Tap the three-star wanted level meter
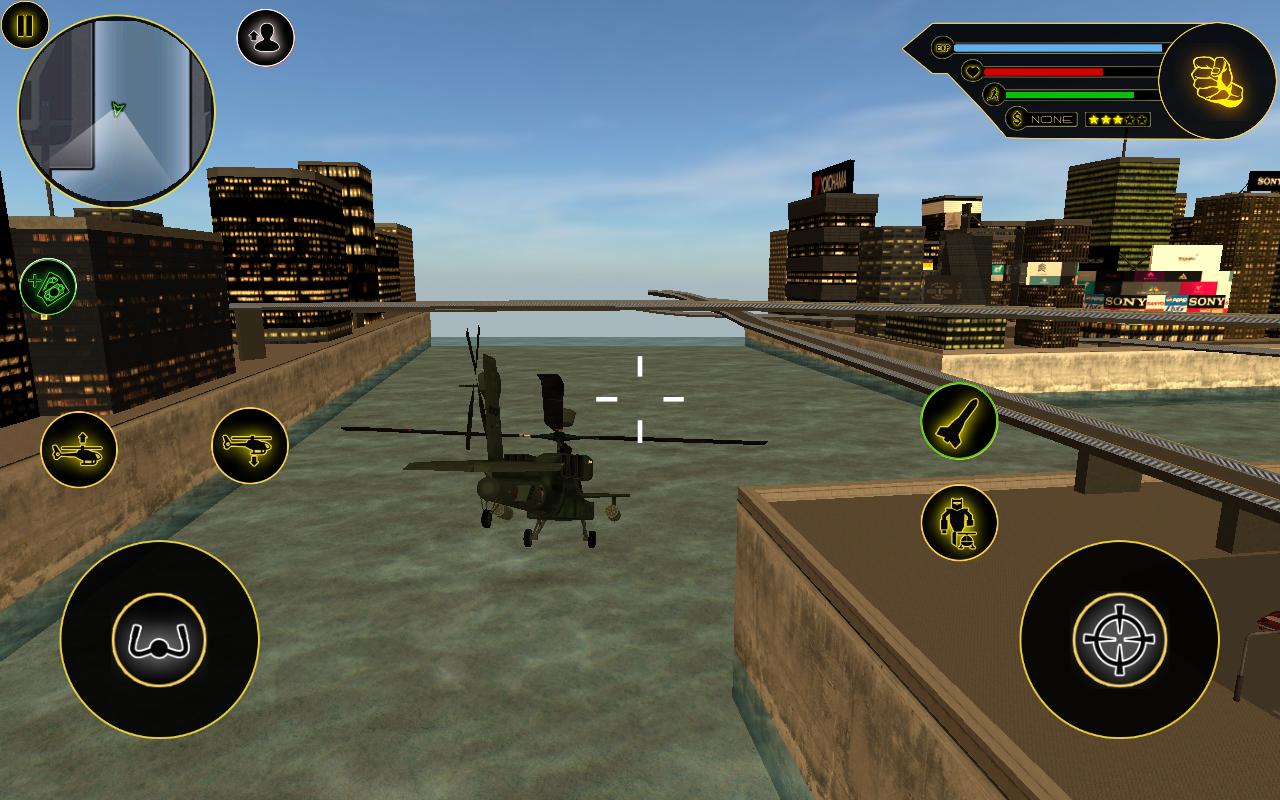 (x=1119, y=118)
